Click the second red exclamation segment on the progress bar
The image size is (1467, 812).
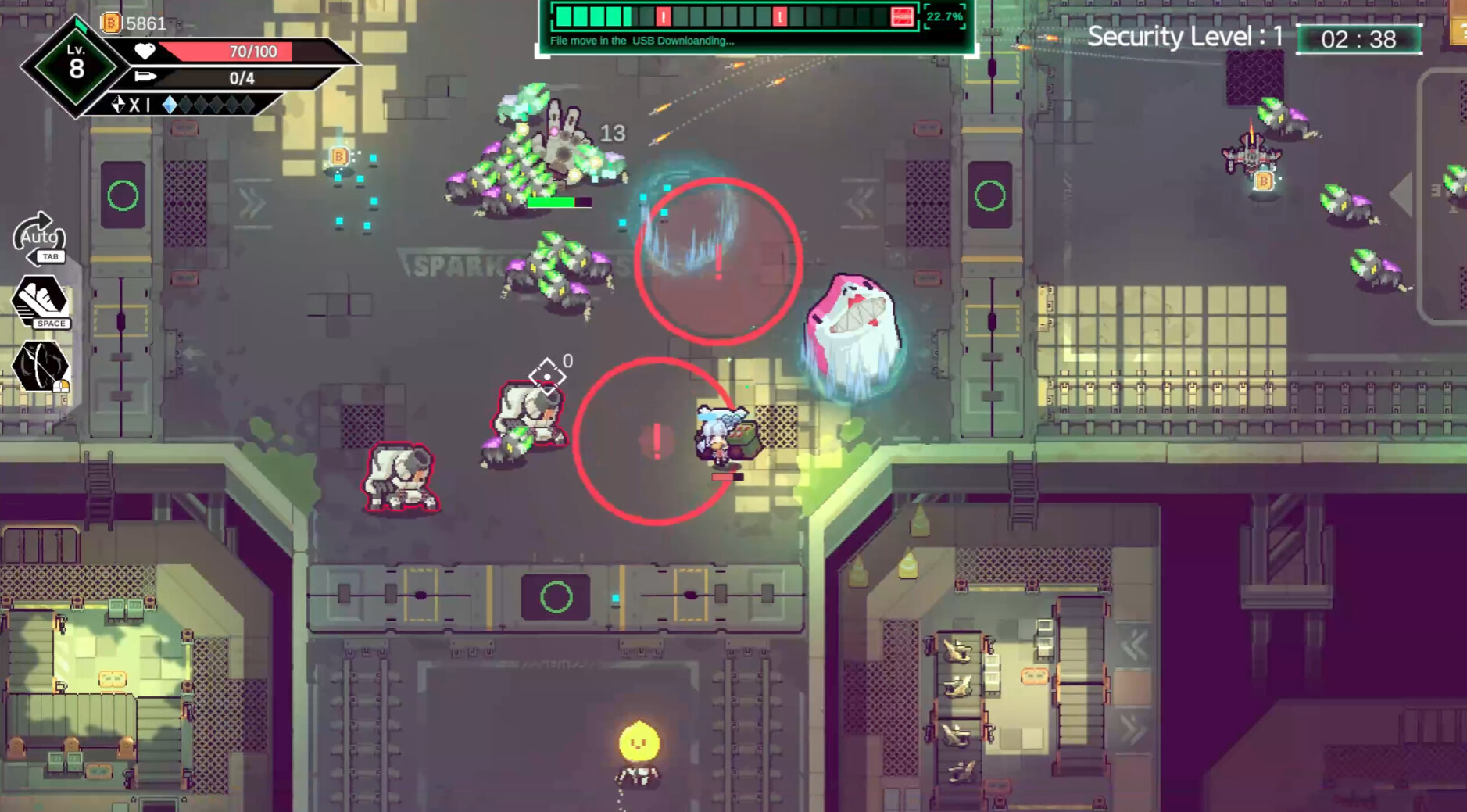point(780,16)
